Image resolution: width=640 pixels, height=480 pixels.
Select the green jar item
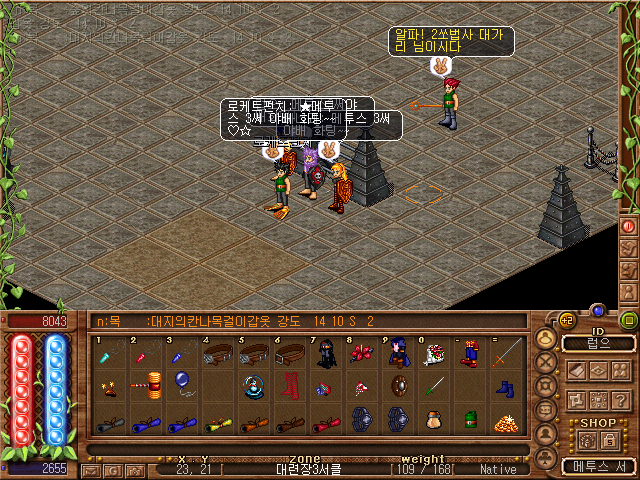470,419
